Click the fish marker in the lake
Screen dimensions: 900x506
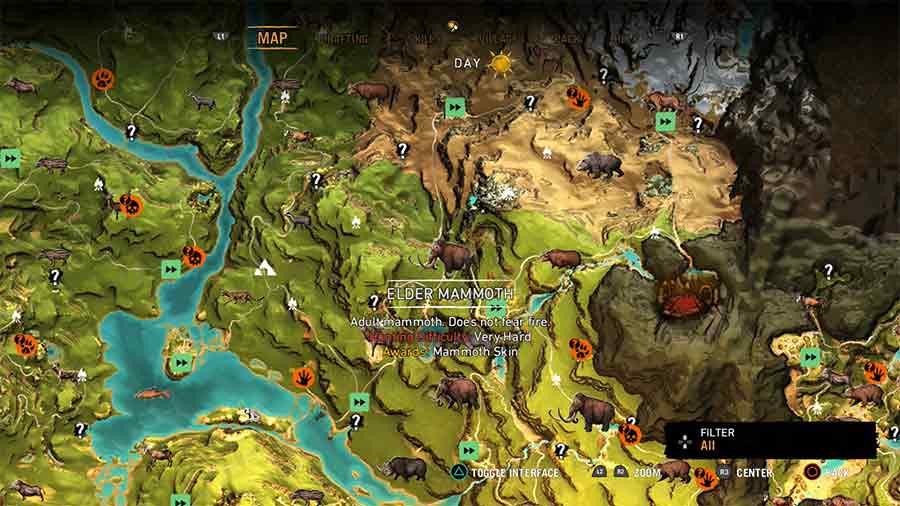pyautogui.click(x=153, y=393)
